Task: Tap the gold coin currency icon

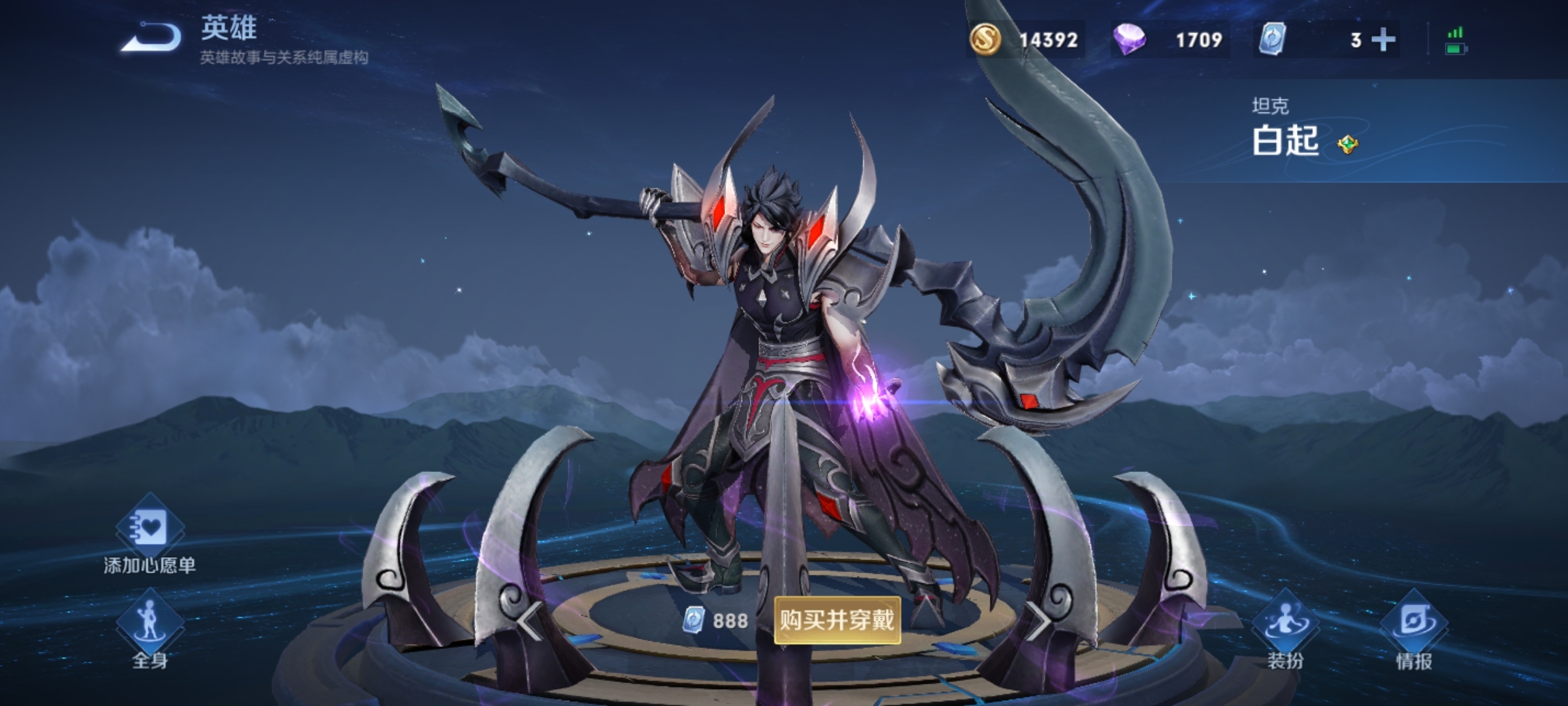Action: click(x=985, y=39)
